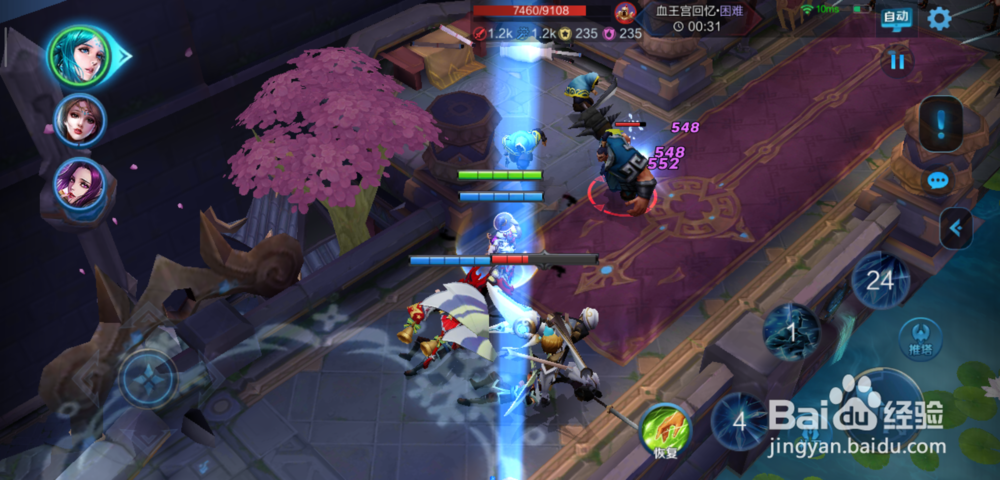The image size is (1000, 480).
Task: Toggle the 自动 auto-battle button
Action: point(895,17)
